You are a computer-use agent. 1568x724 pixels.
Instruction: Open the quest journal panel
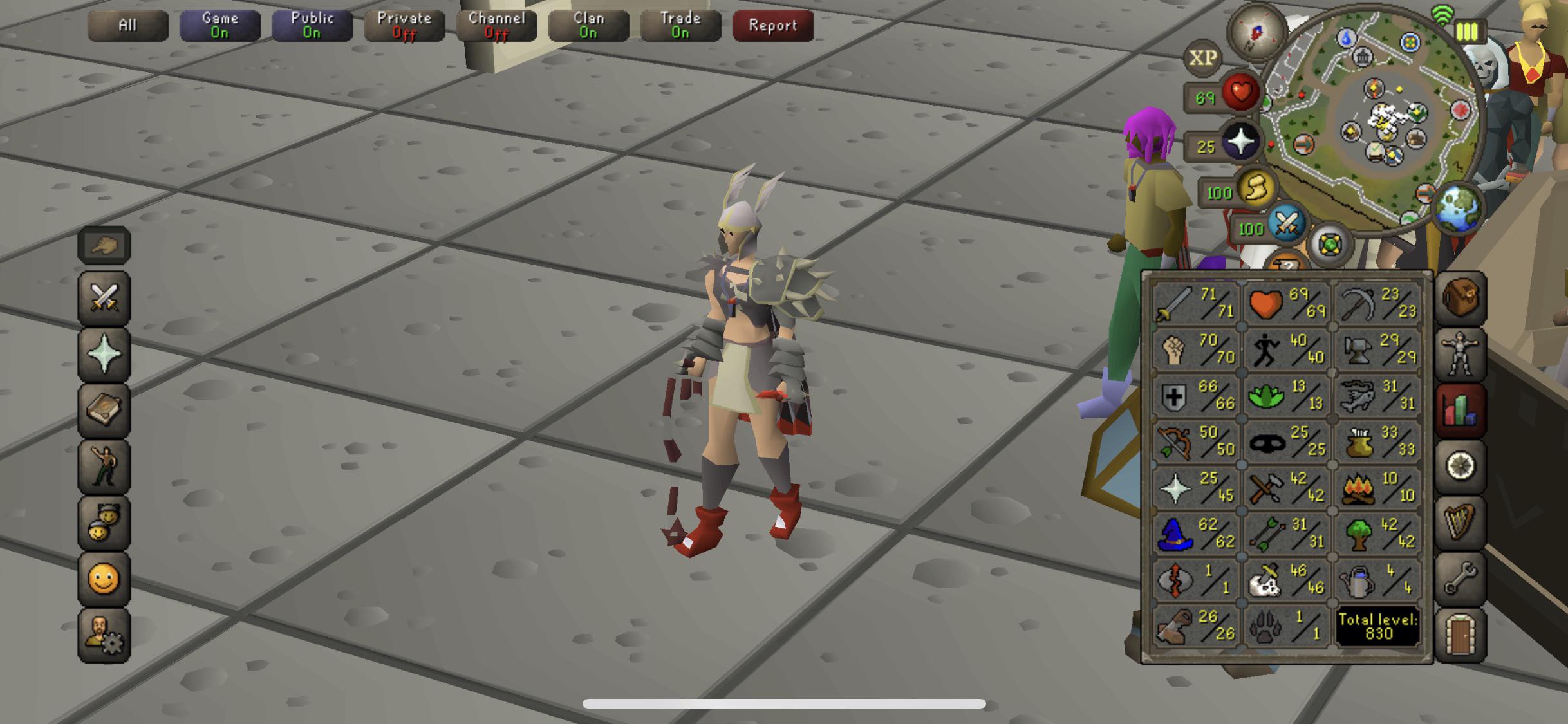click(x=1461, y=467)
